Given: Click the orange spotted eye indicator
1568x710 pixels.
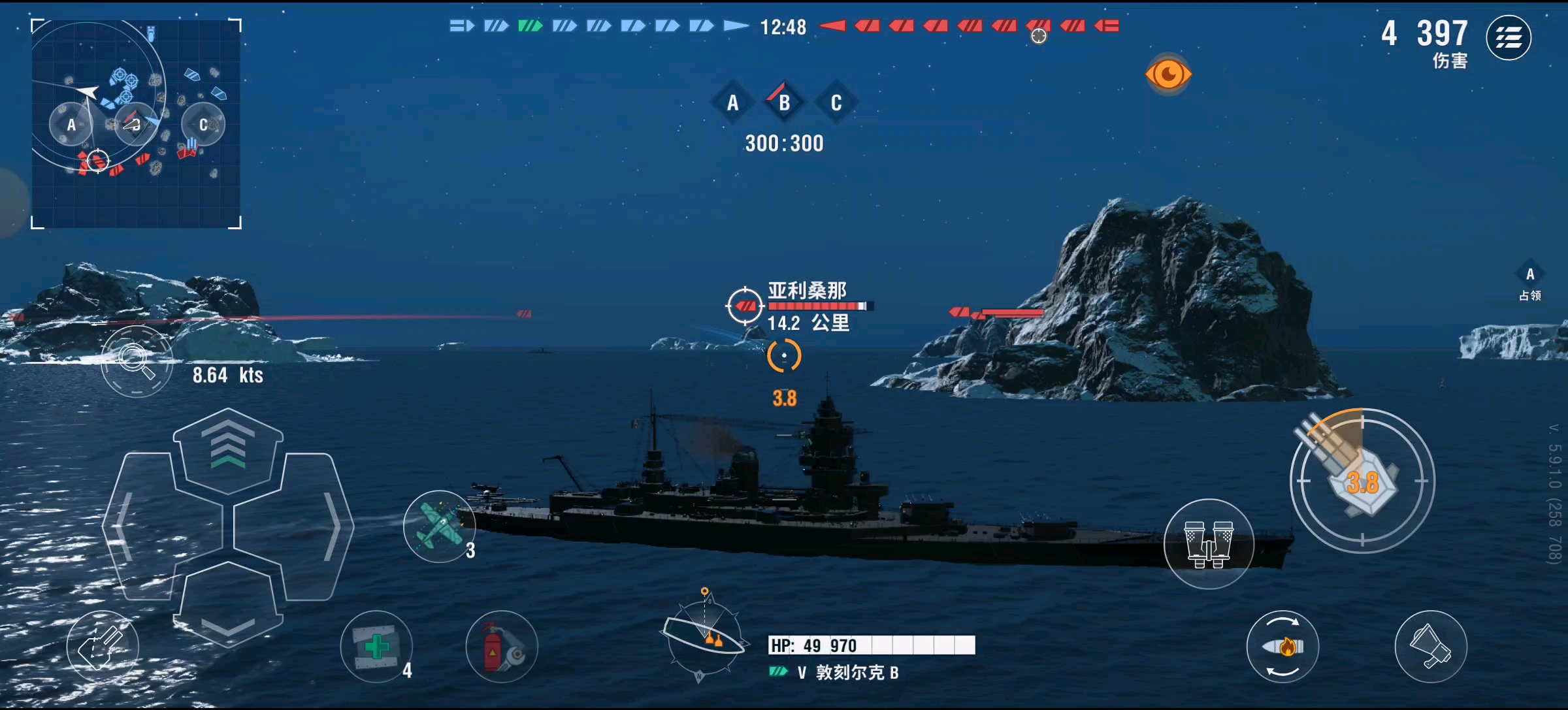Looking at the screenshot, I should click(x=1168, y=73).
